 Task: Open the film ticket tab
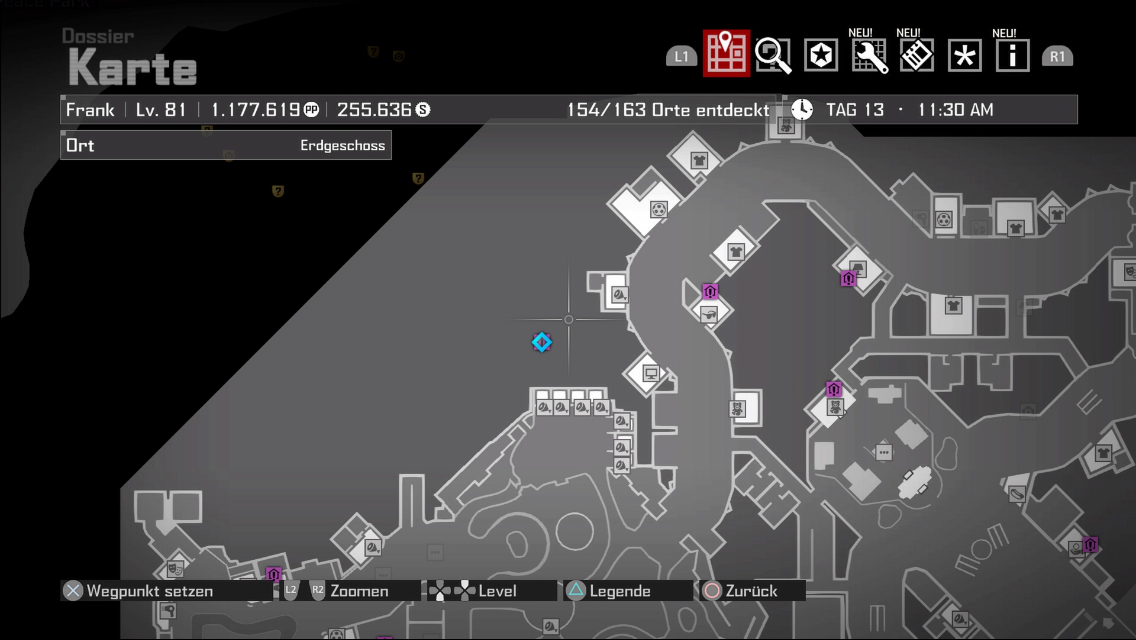pos(917,56)
